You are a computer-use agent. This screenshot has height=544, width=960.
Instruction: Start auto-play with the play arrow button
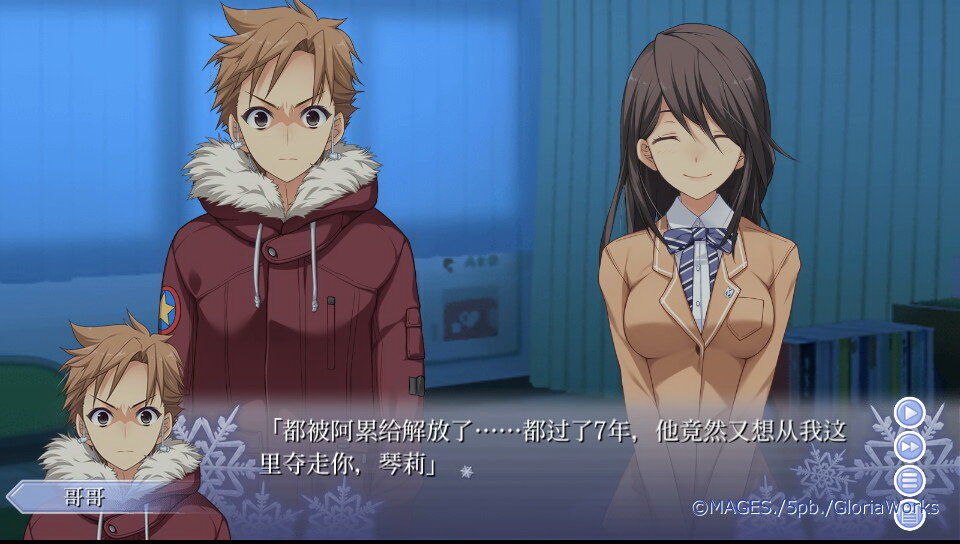(x=909, y=411)
